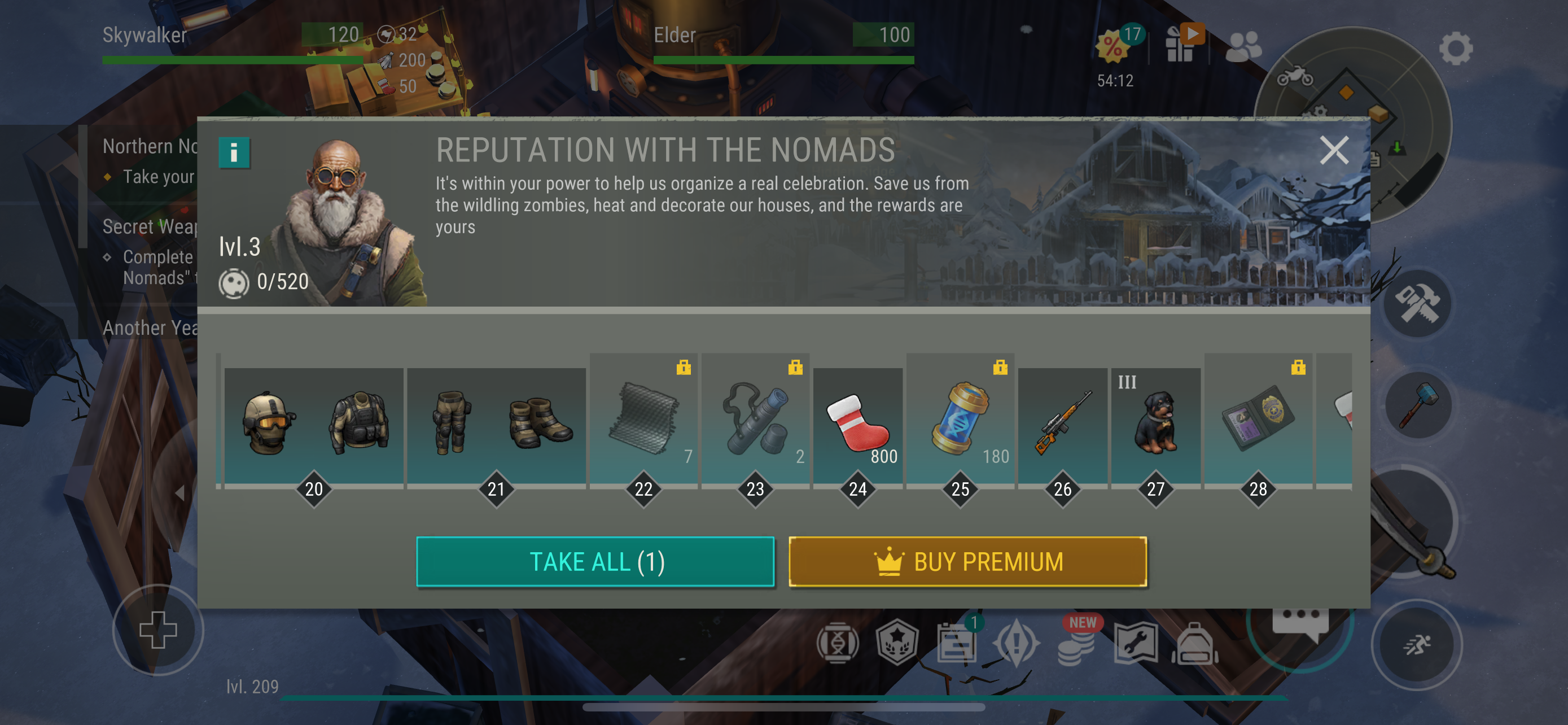Select the red Christmas stocking reward
The height and width of the screenshot is (725, 1568).
pyautogui.click(x=857, y=425)
